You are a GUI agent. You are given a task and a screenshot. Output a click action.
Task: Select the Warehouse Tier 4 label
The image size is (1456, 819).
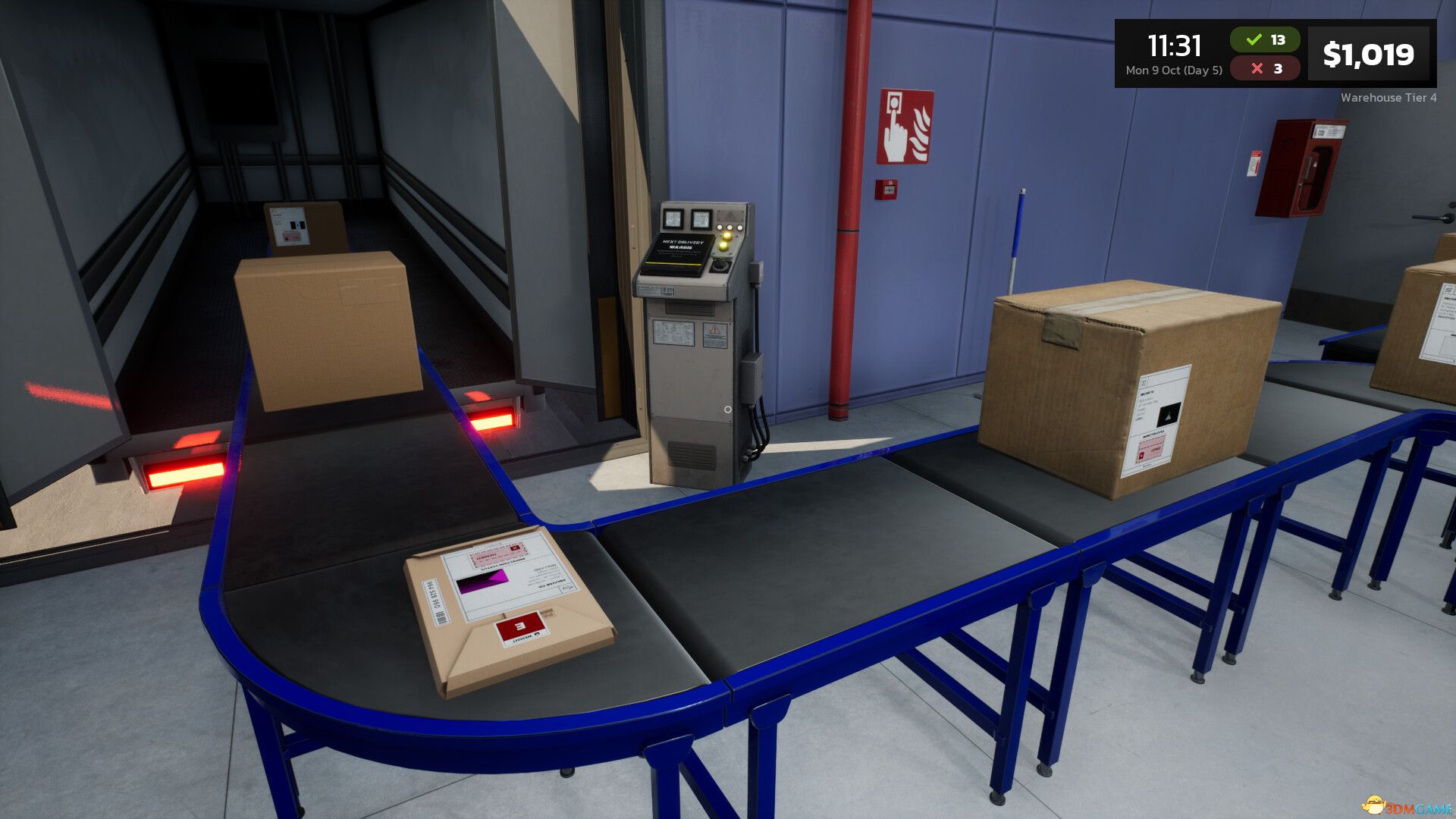click(1389, 99)
